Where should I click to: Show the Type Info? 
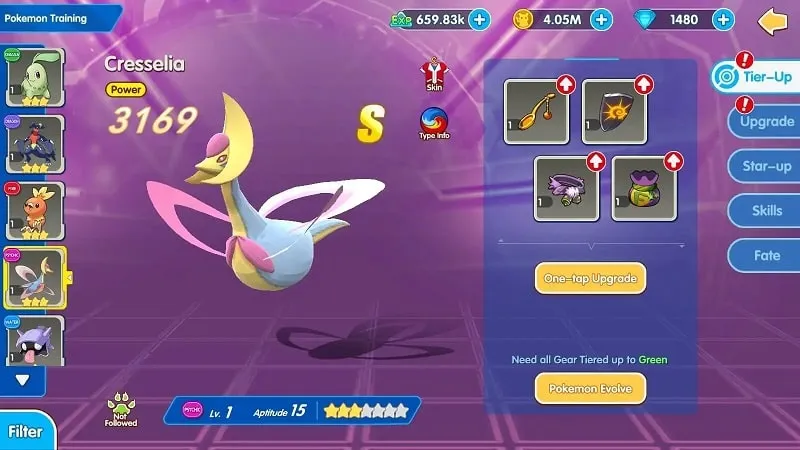coord(434,124)
